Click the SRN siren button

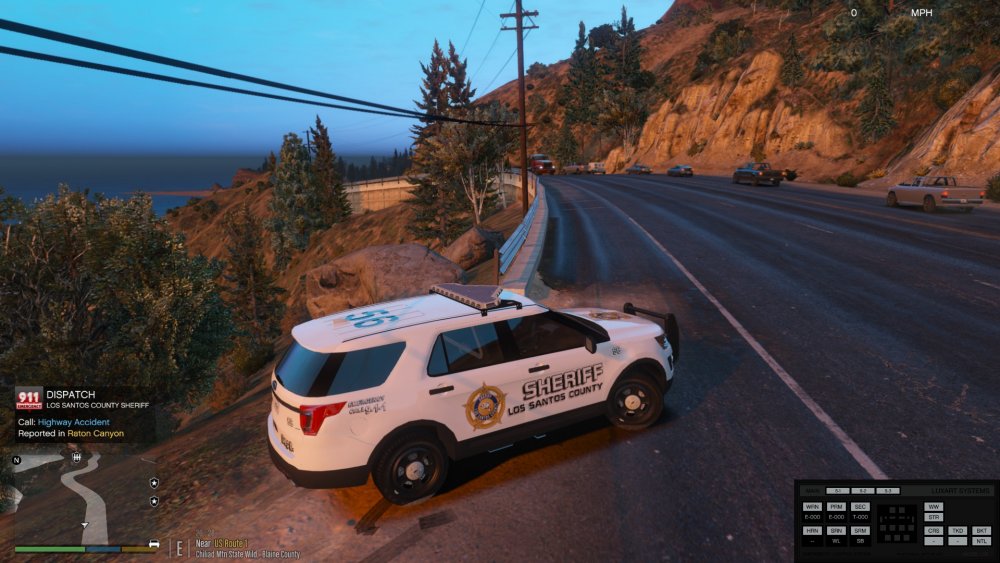tap(837, 530)
